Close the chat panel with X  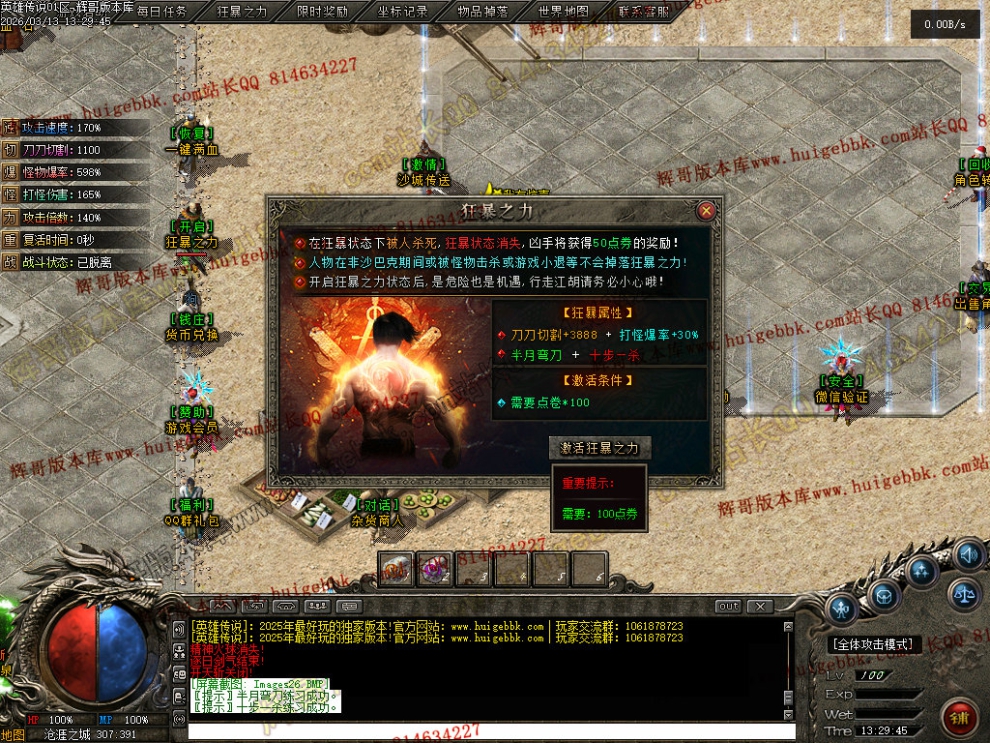point(760,606)
